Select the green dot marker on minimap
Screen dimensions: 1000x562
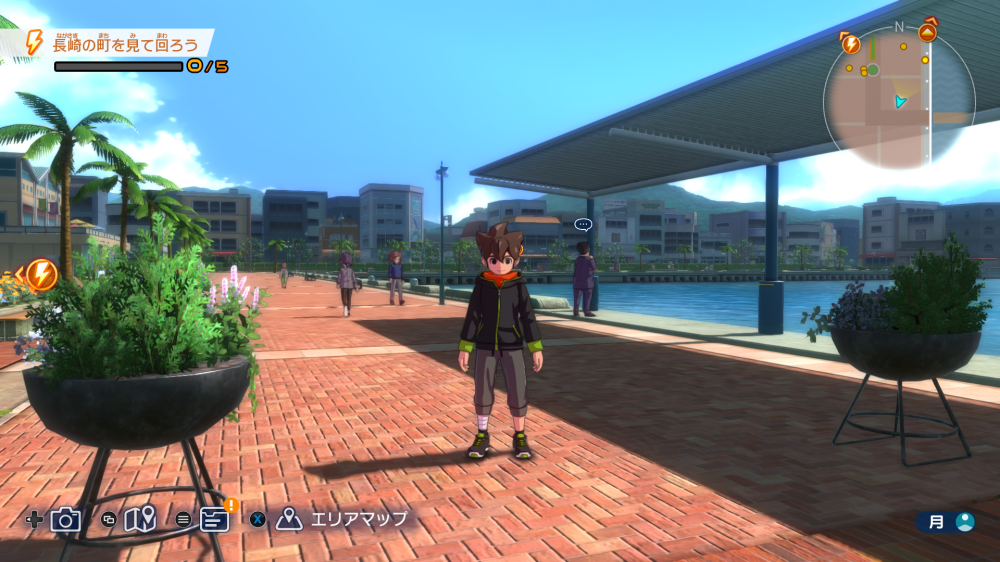[x=872, y=70]
